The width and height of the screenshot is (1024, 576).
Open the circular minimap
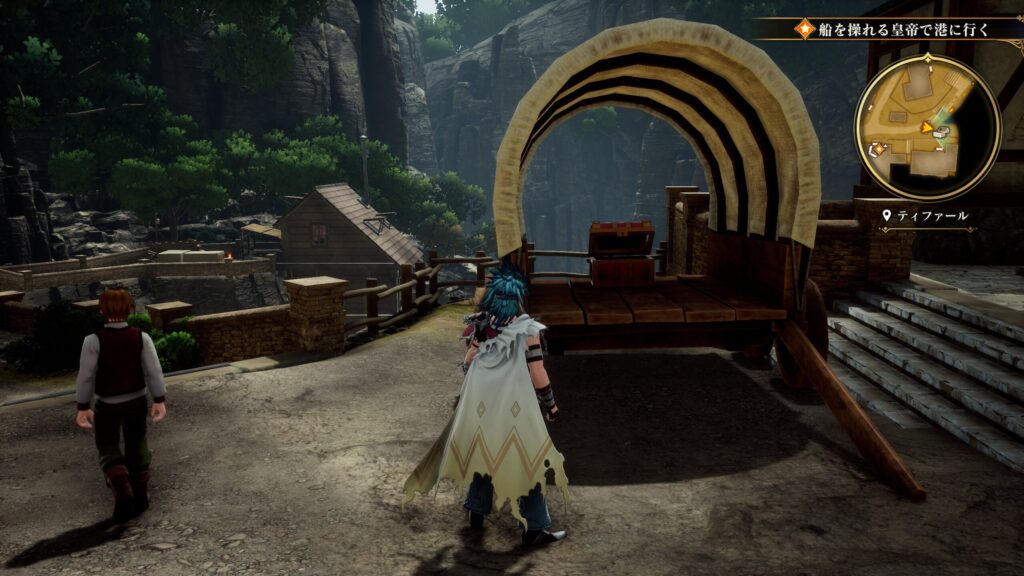tap(927, 126)
